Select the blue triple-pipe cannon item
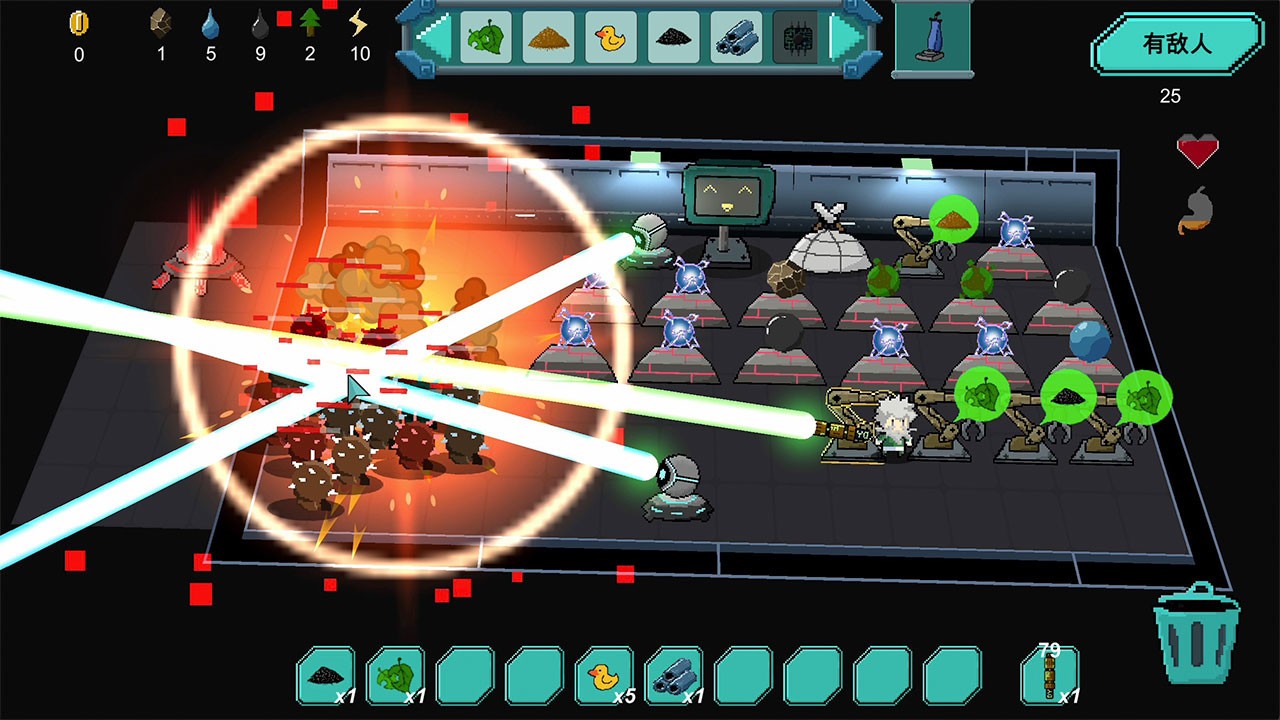 pyautogui.click(x=737, y=38)
